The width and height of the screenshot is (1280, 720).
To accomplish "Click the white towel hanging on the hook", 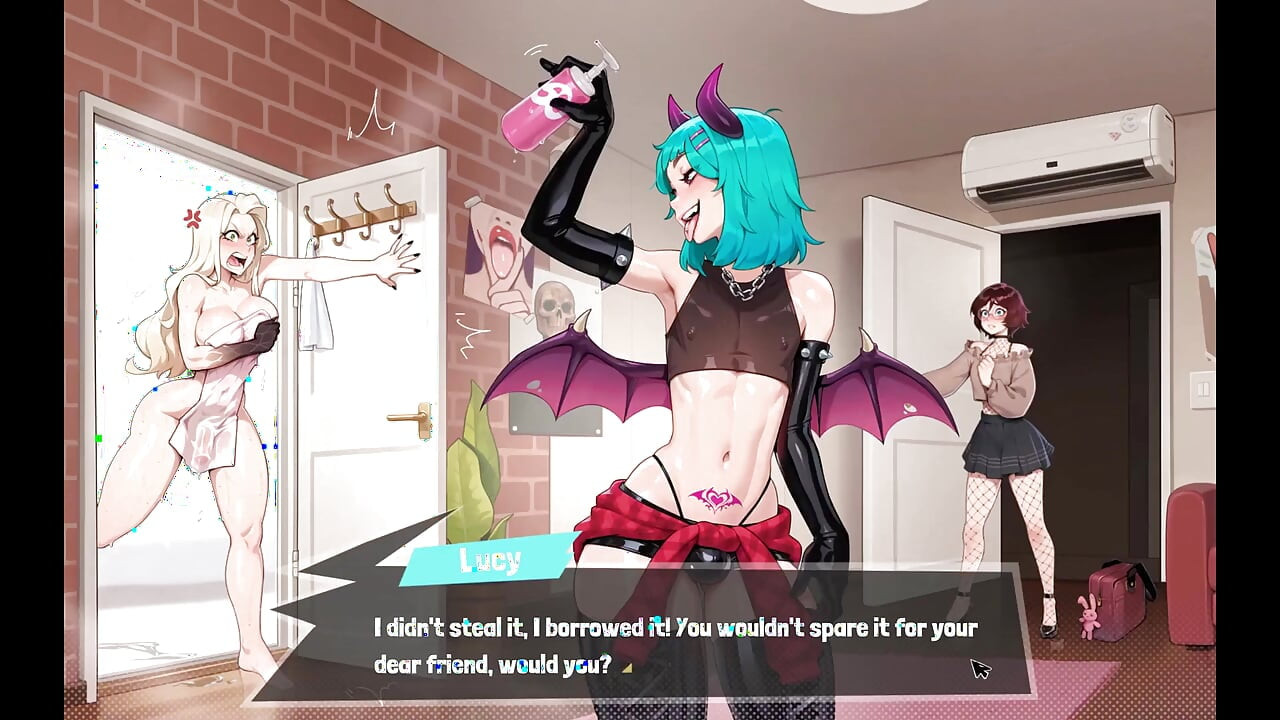I will click(x=318, y=310).
